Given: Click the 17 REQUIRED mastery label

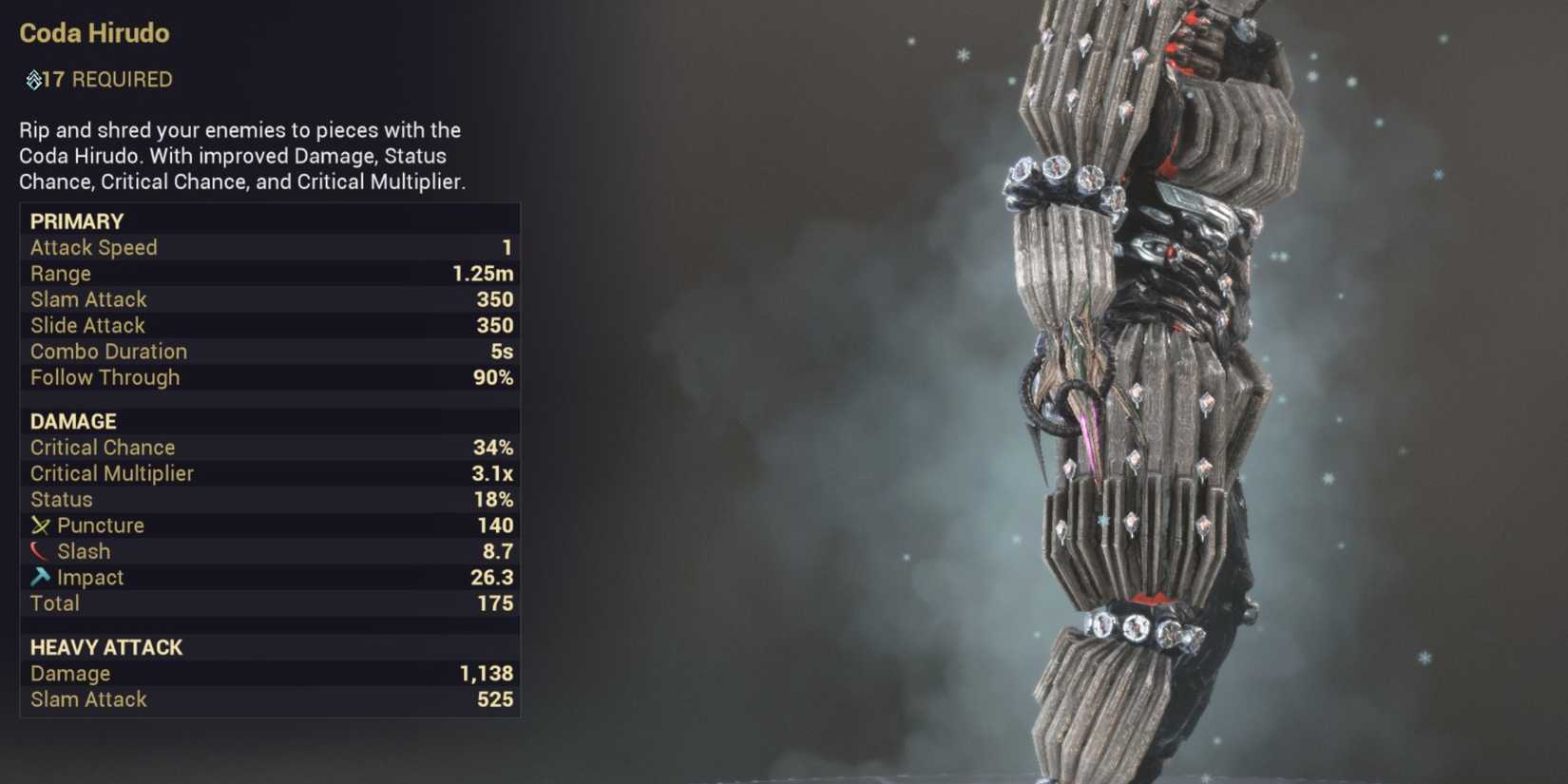Looking at the screenshot, I should tap(98, 80).
